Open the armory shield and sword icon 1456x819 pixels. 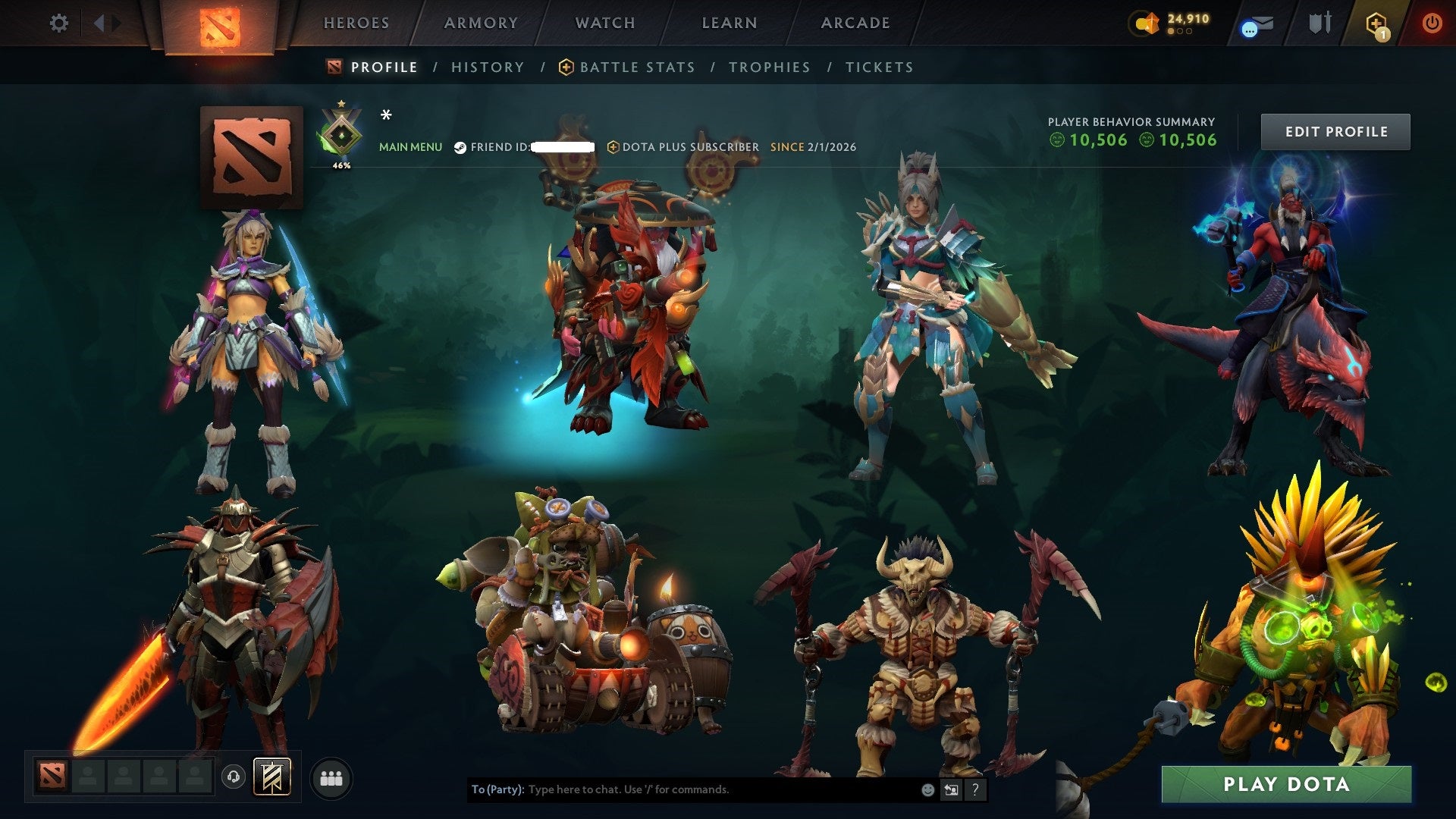pyautogui.click(x=1323, y=23)
